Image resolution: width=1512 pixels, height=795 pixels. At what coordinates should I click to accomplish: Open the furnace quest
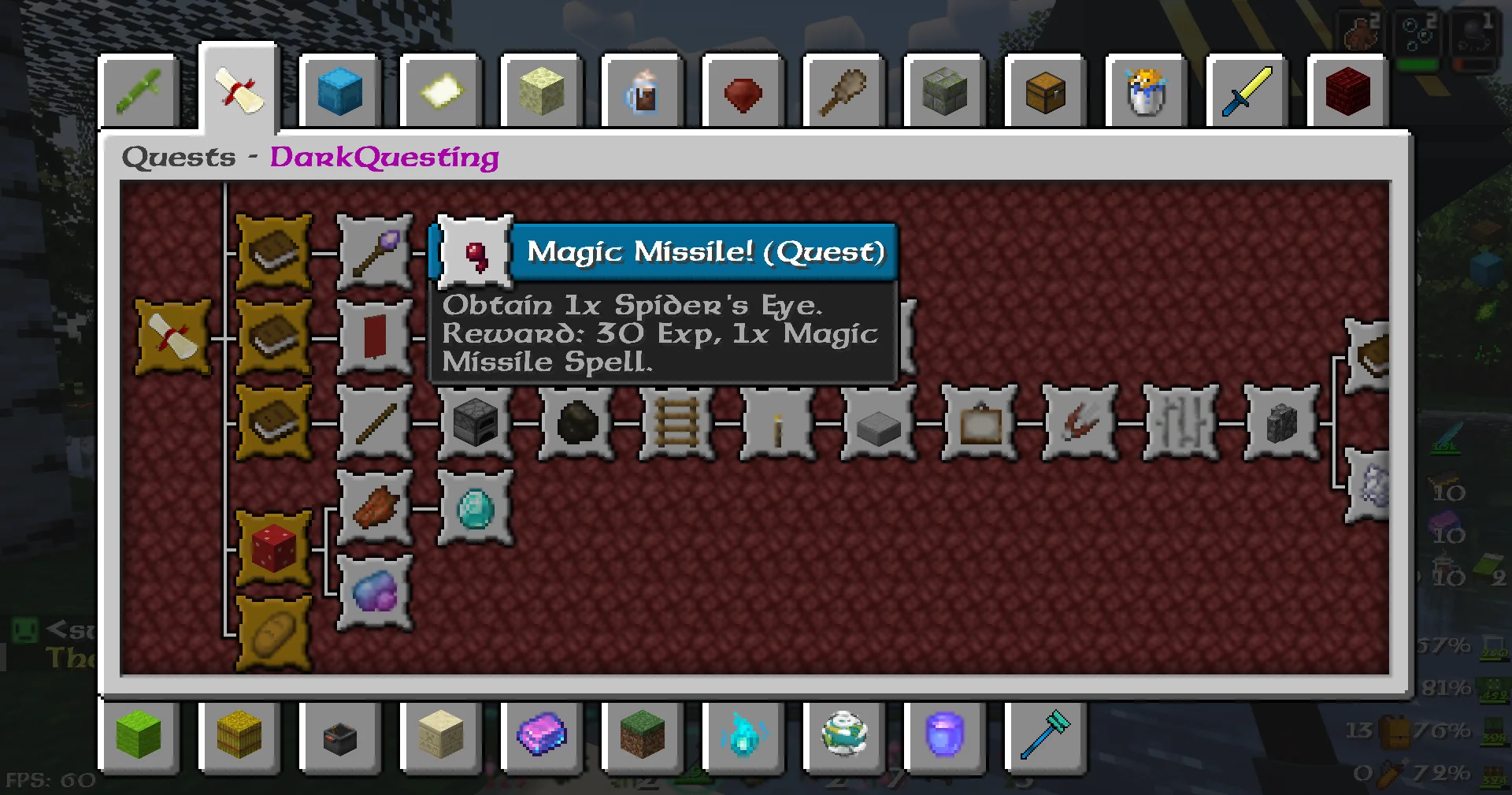[474, 424]
